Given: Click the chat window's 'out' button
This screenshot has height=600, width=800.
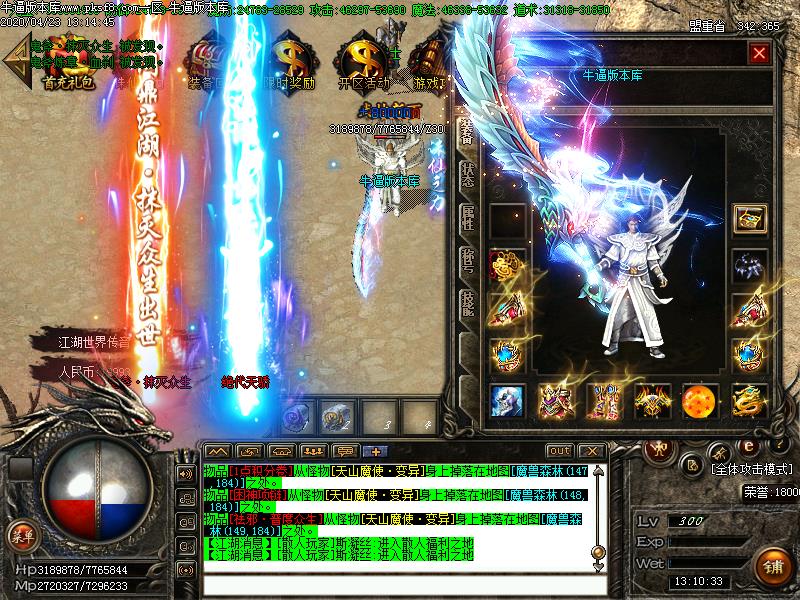Looking at the screenshot, I should [560, 451].
